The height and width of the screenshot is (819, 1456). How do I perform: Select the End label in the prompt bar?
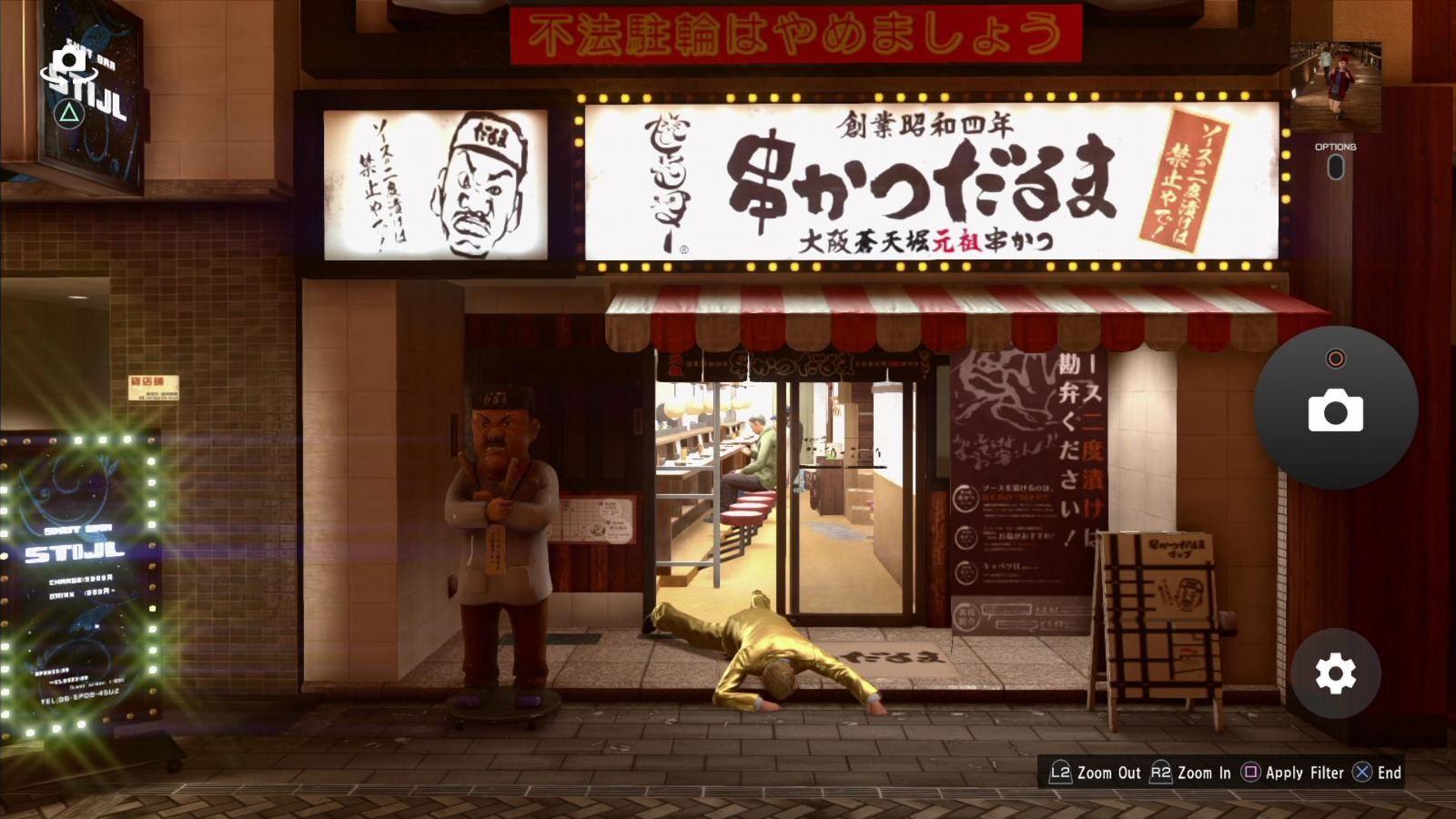coord(1387,773)
